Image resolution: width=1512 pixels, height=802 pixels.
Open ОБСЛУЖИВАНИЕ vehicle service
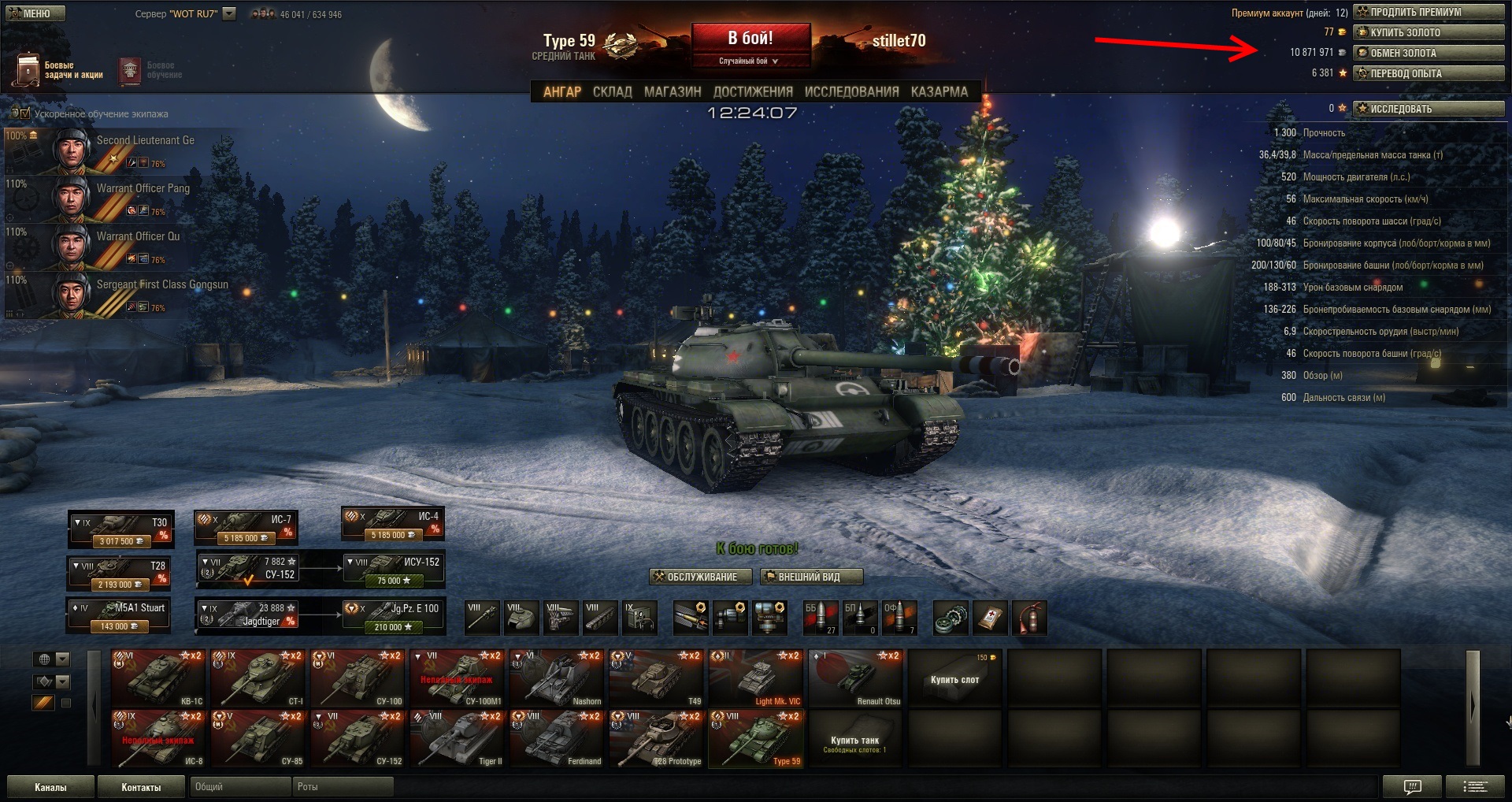point(695,577)
